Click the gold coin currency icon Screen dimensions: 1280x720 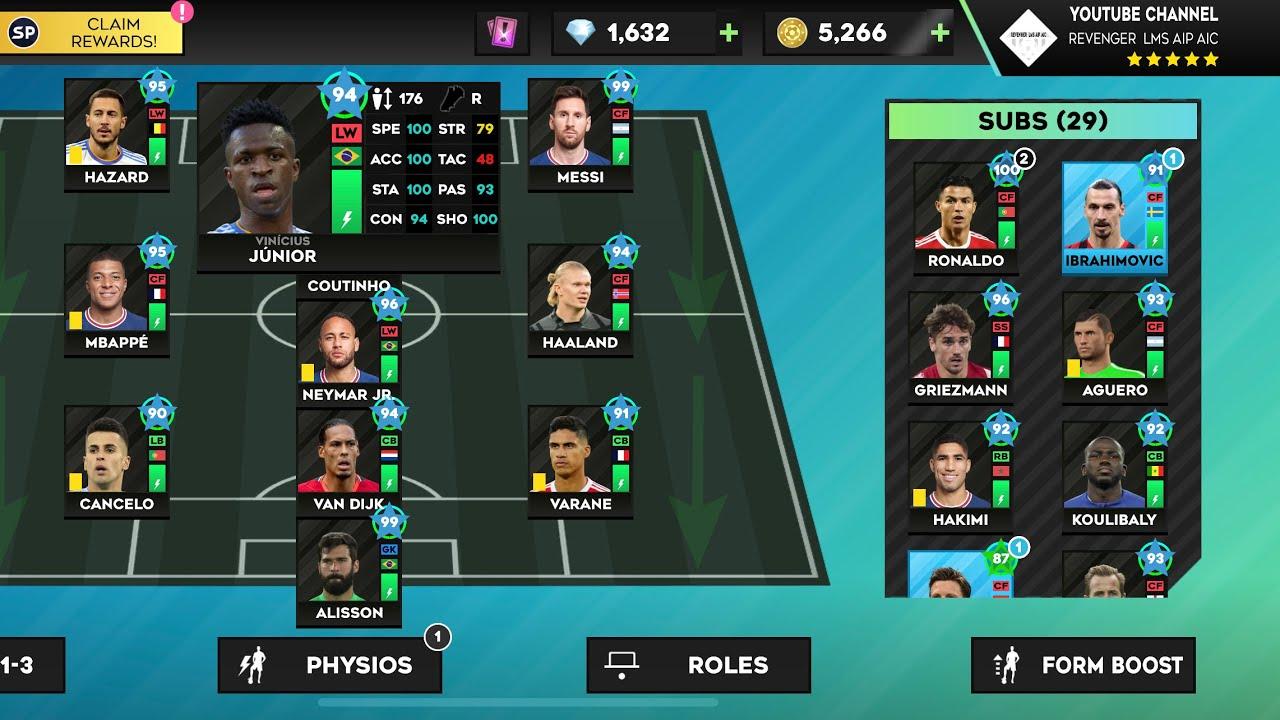tap(790, 32)
